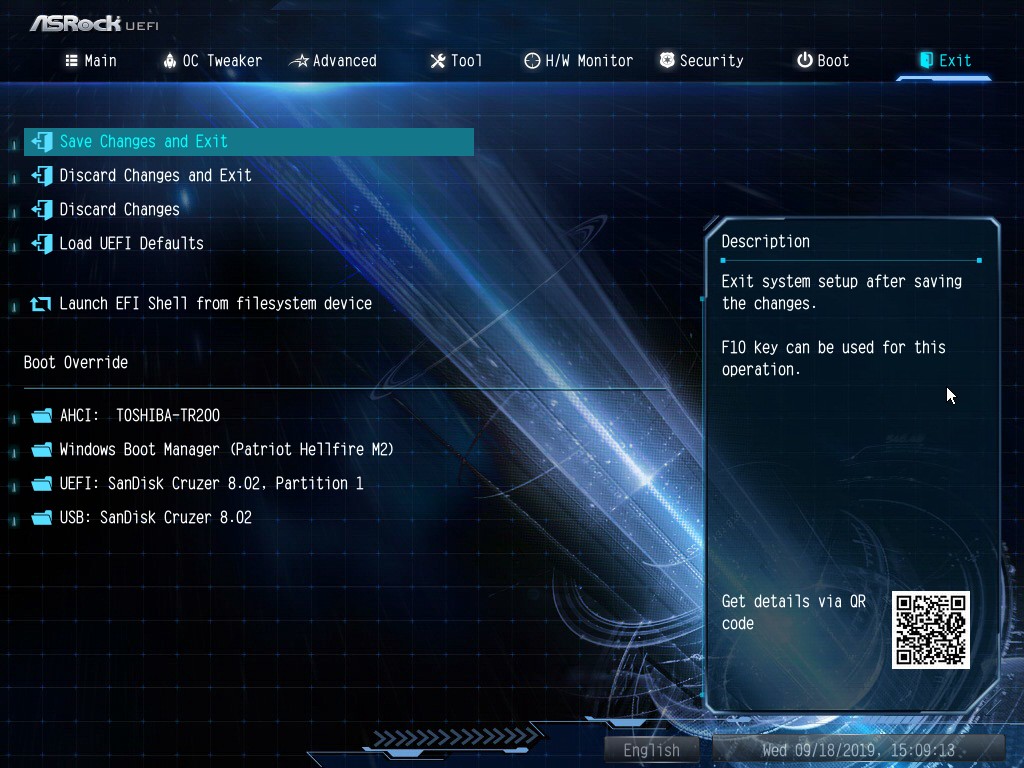Open the Security tab
The width and height of the screenshot is (1024, 768).
701,61
